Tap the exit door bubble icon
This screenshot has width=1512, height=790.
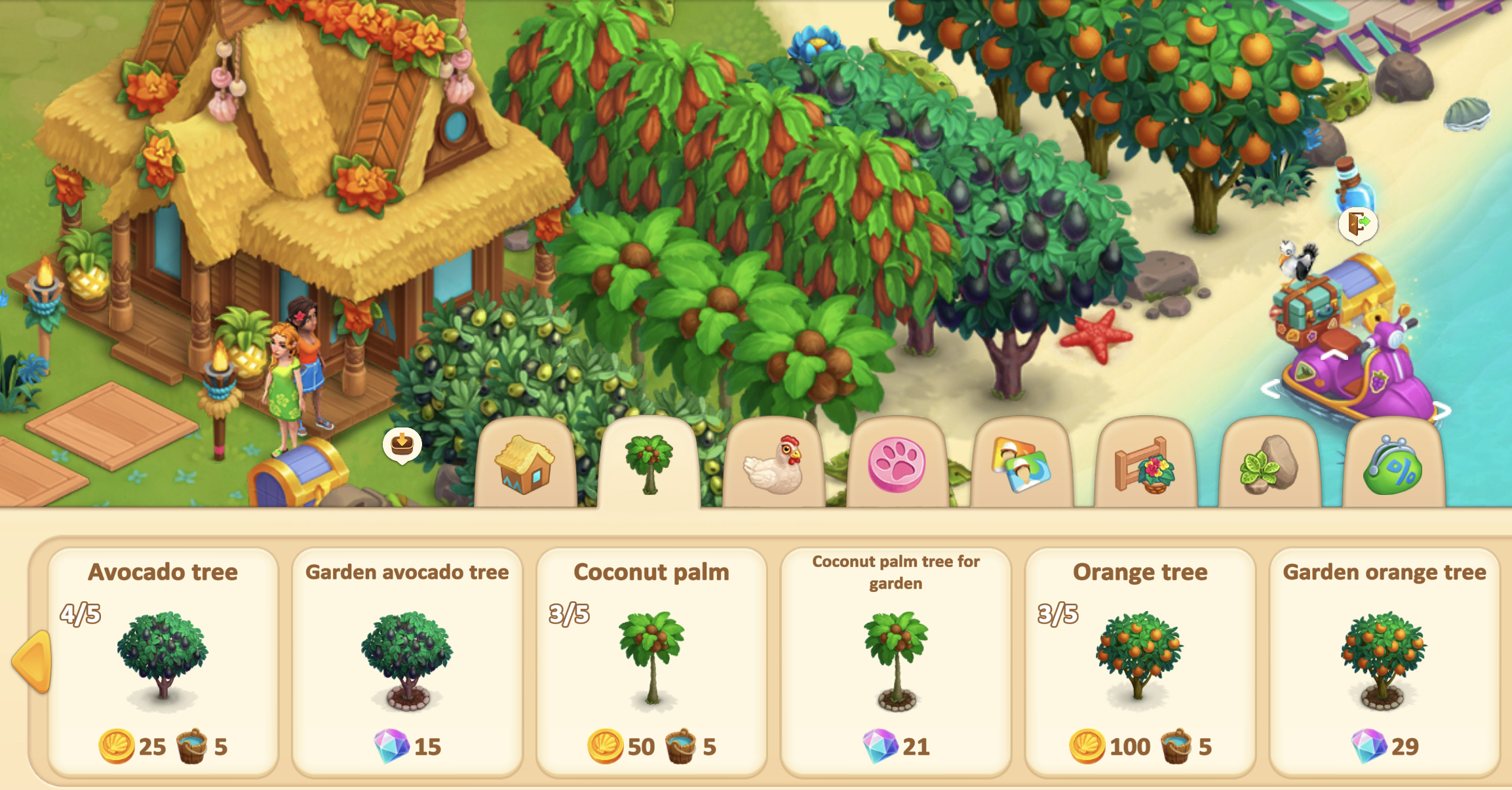[x=1357, y=224]
